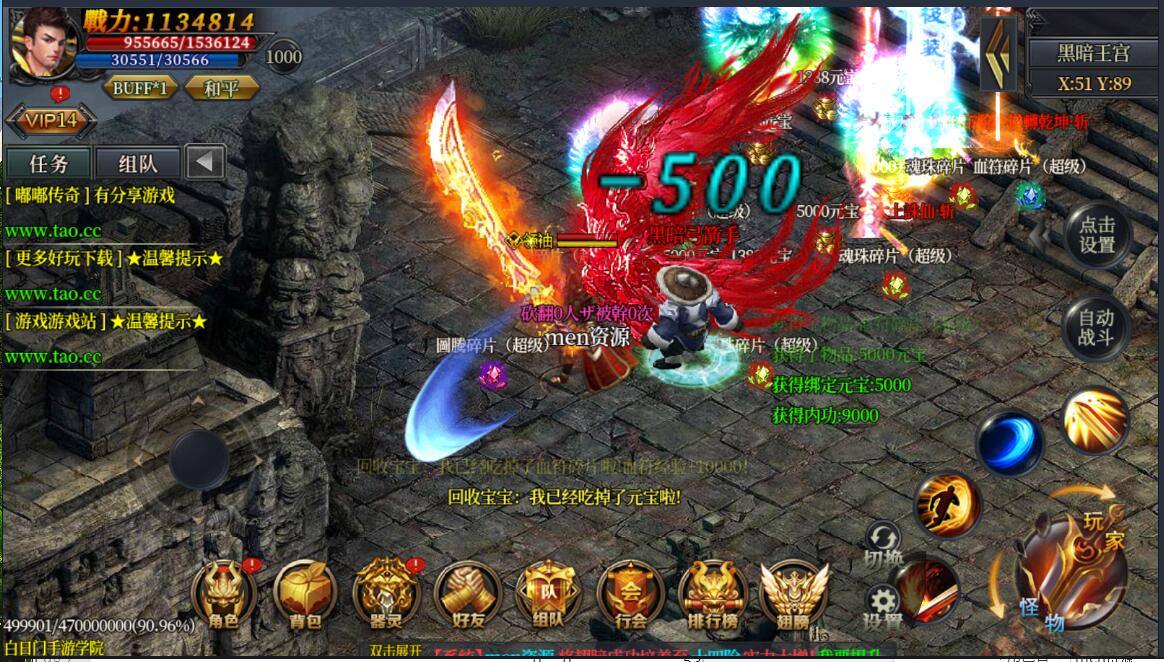Open the 行会 guild menu
The height and width of the screenshot is (662, 1164).
coord(630,594)
